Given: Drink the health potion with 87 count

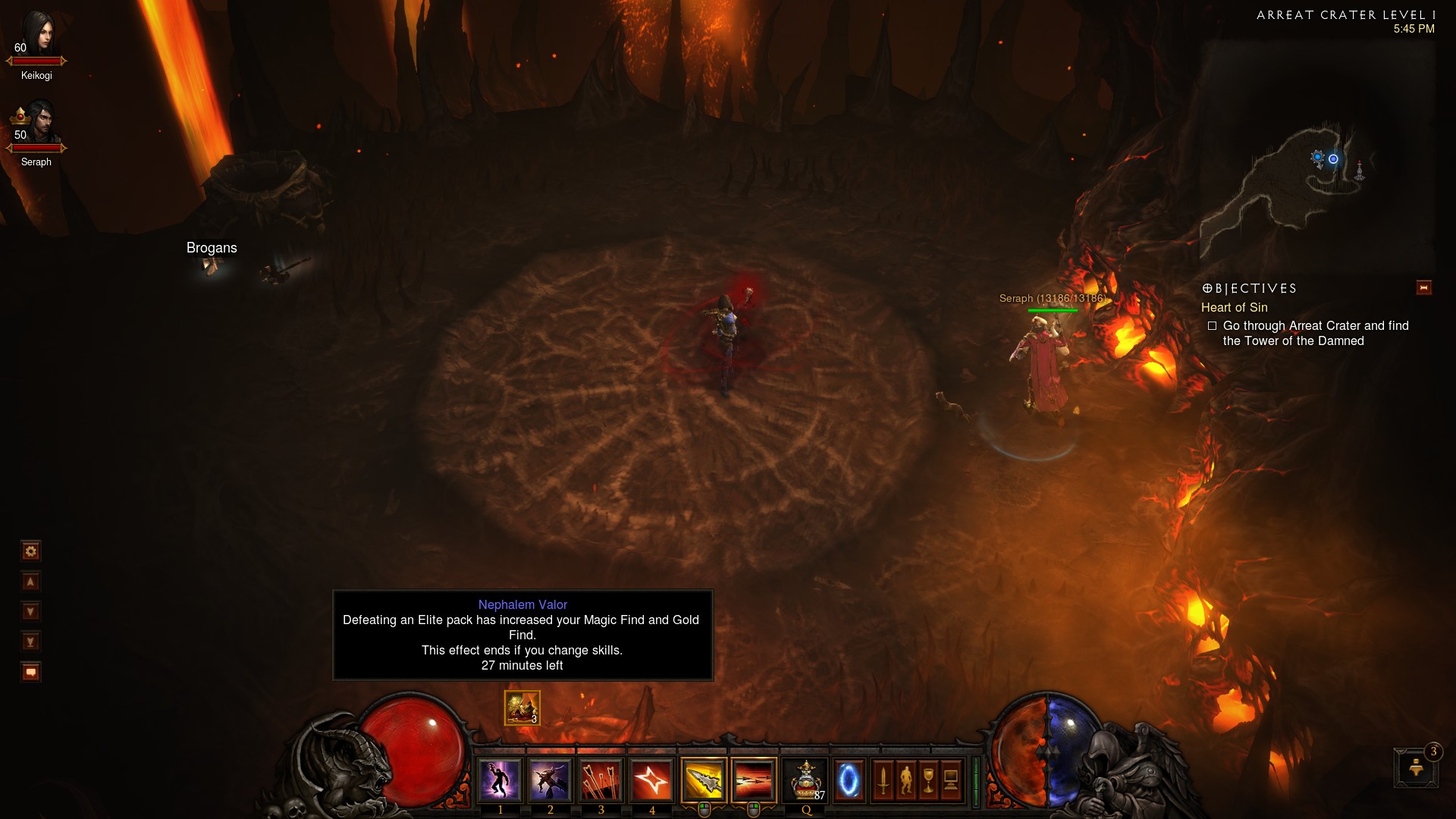Looking at the screenshot, I should coord(805,780).
